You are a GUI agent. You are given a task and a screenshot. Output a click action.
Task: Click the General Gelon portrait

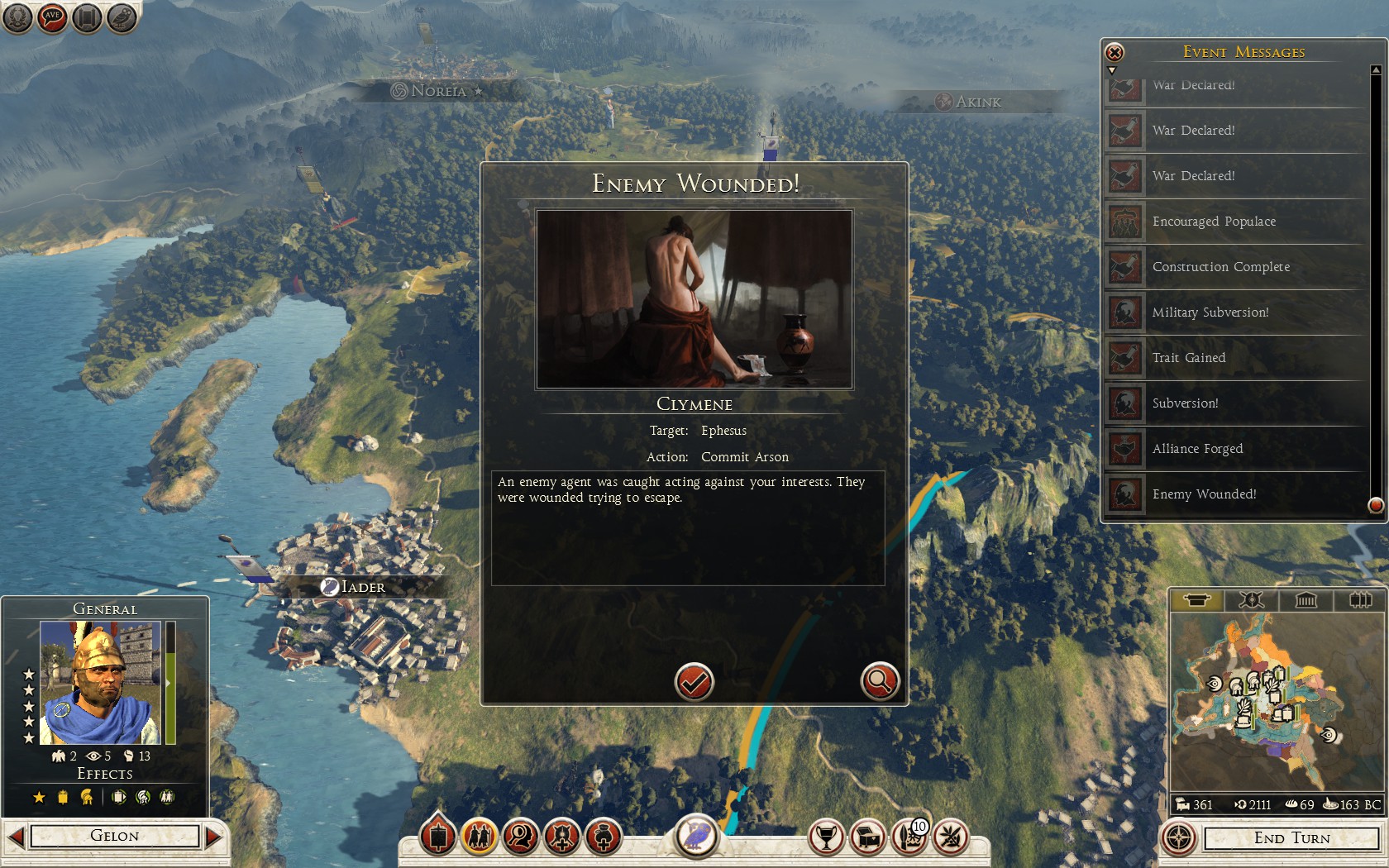[x=101, y=684]
